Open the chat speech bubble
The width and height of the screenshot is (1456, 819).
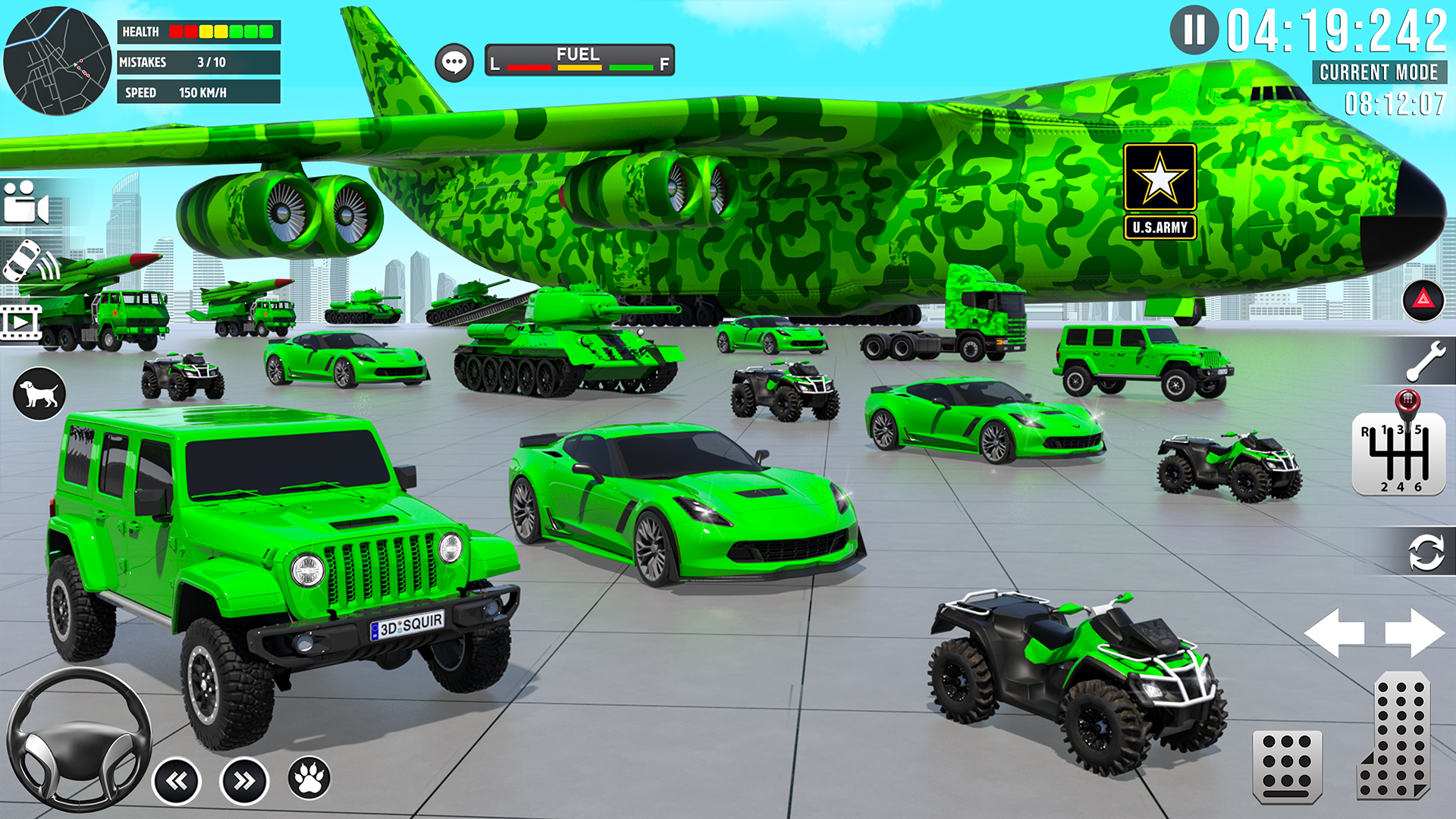454,62
